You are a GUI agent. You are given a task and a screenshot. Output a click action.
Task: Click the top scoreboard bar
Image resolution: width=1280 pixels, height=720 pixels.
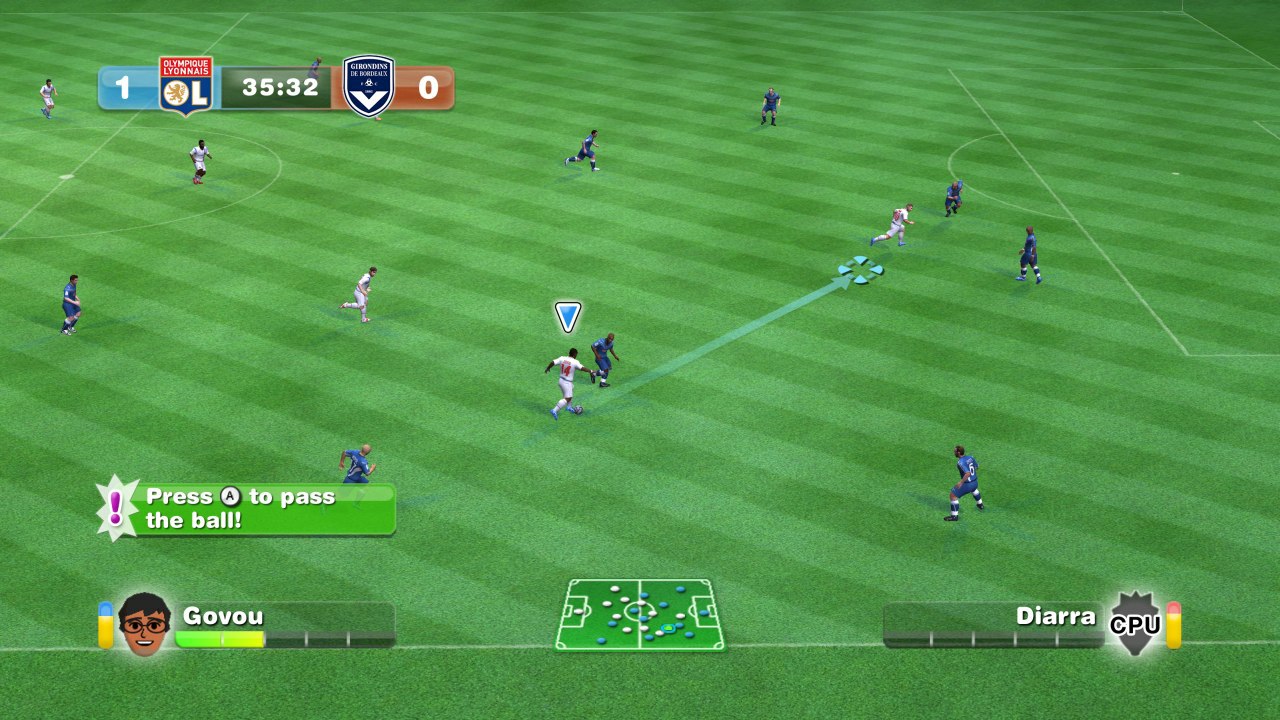(x=277, y=87)
